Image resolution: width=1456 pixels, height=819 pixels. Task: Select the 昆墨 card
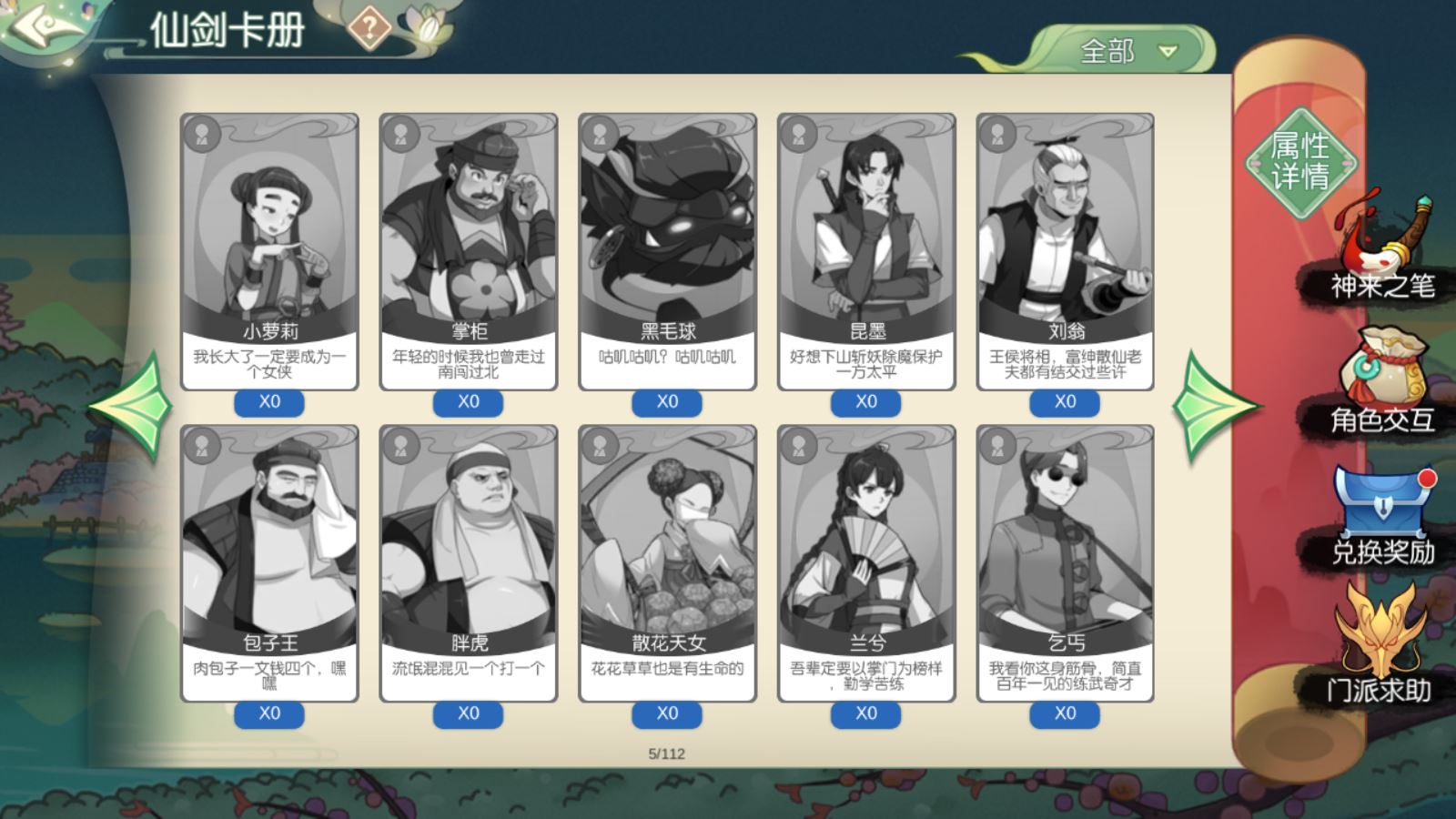tap(866, 251)
